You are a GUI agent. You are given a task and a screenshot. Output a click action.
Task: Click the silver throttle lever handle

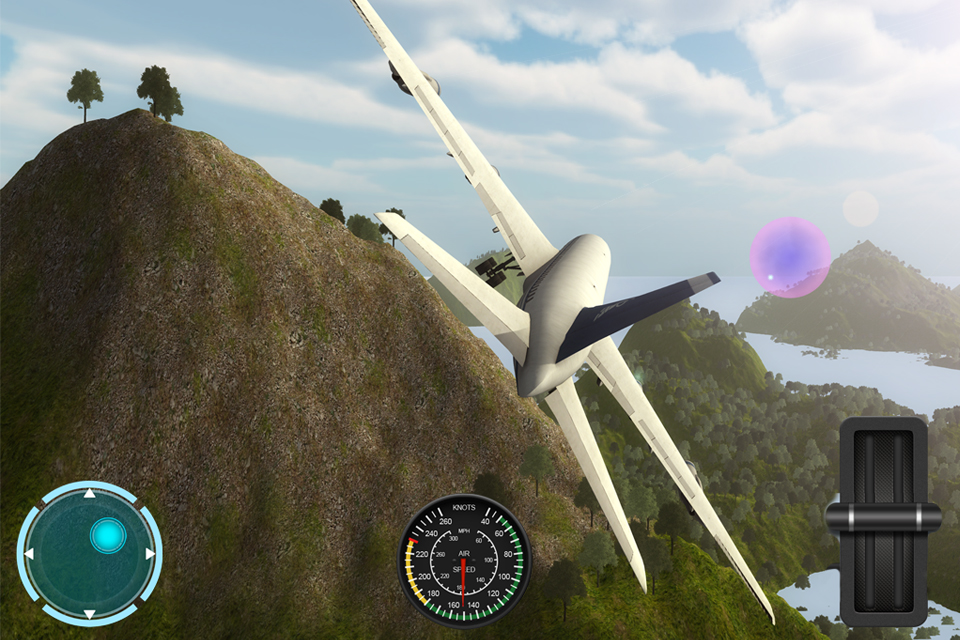click(883, 517)
